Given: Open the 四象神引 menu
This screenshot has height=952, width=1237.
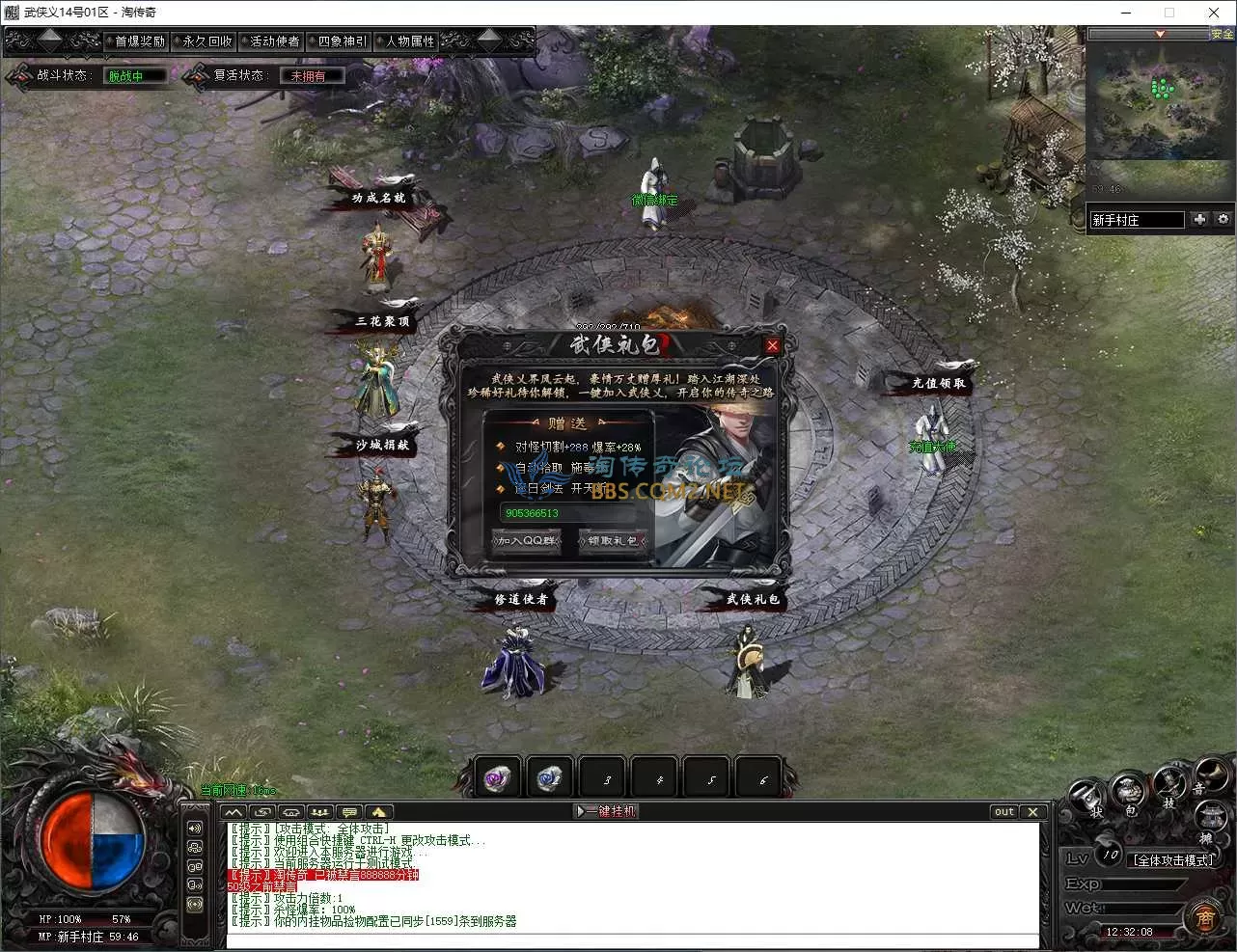Looking at the screenshot, I should [343, 41].
